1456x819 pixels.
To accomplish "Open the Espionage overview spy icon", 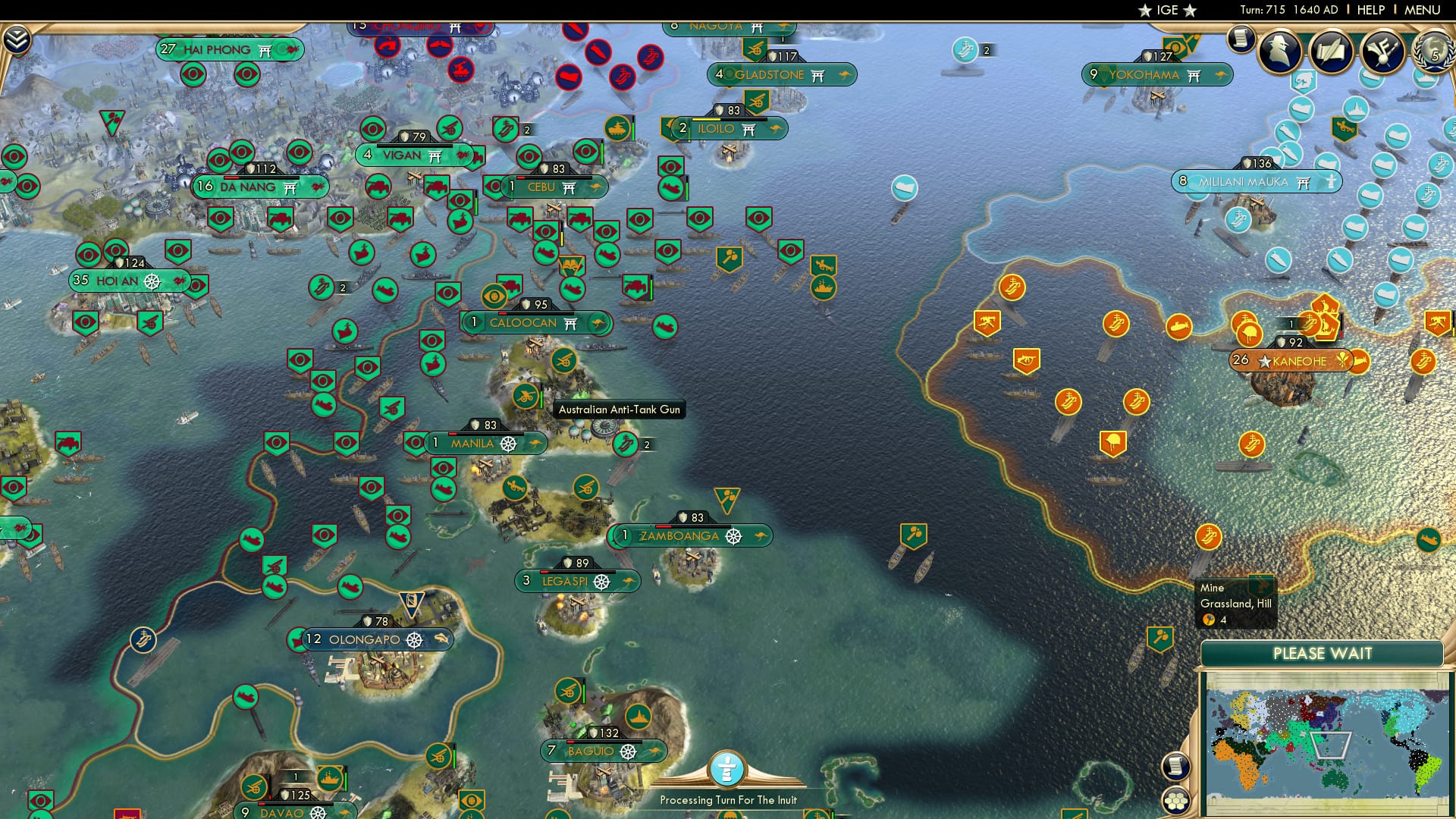I will click(1280, 52).
